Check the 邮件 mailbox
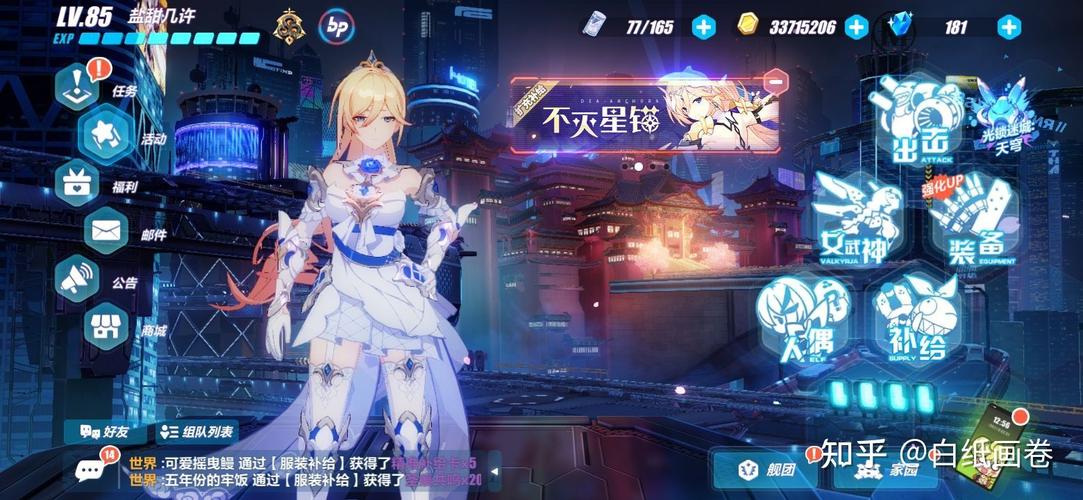The width and height of the screenshot is (1083, 500). coord(107,231)
